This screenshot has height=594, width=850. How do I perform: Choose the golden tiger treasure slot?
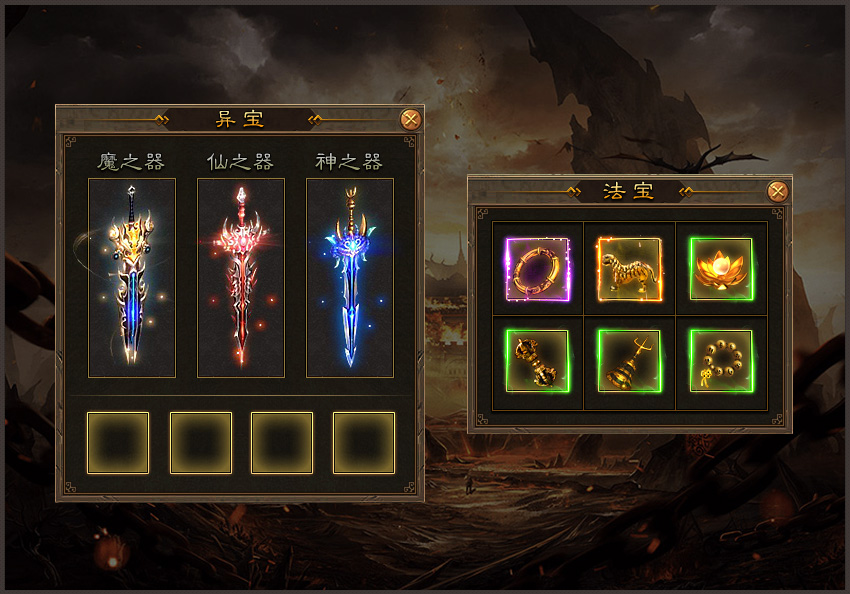[629, 269]
